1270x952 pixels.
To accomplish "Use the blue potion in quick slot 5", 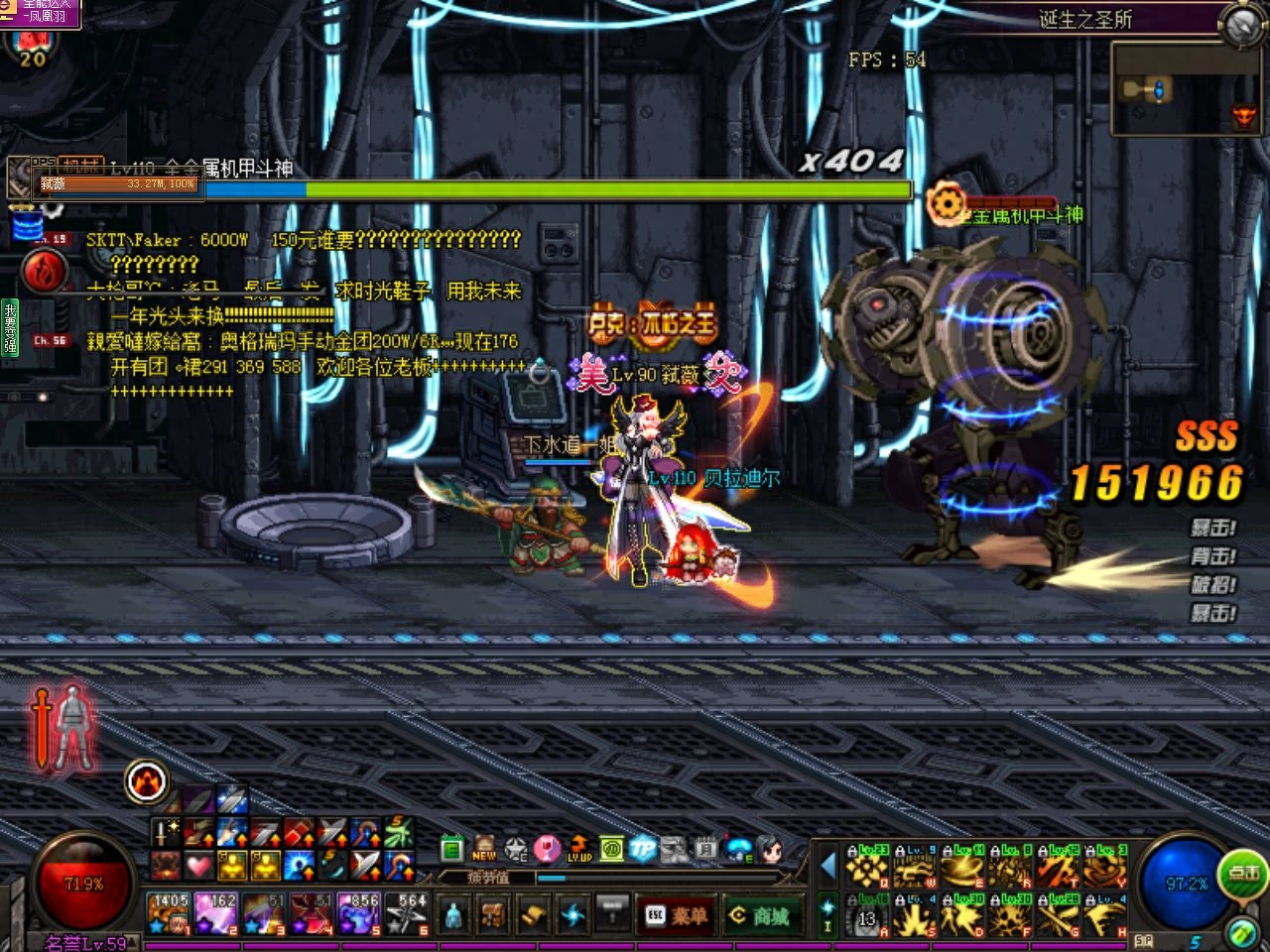I will [x=358, y=913].
